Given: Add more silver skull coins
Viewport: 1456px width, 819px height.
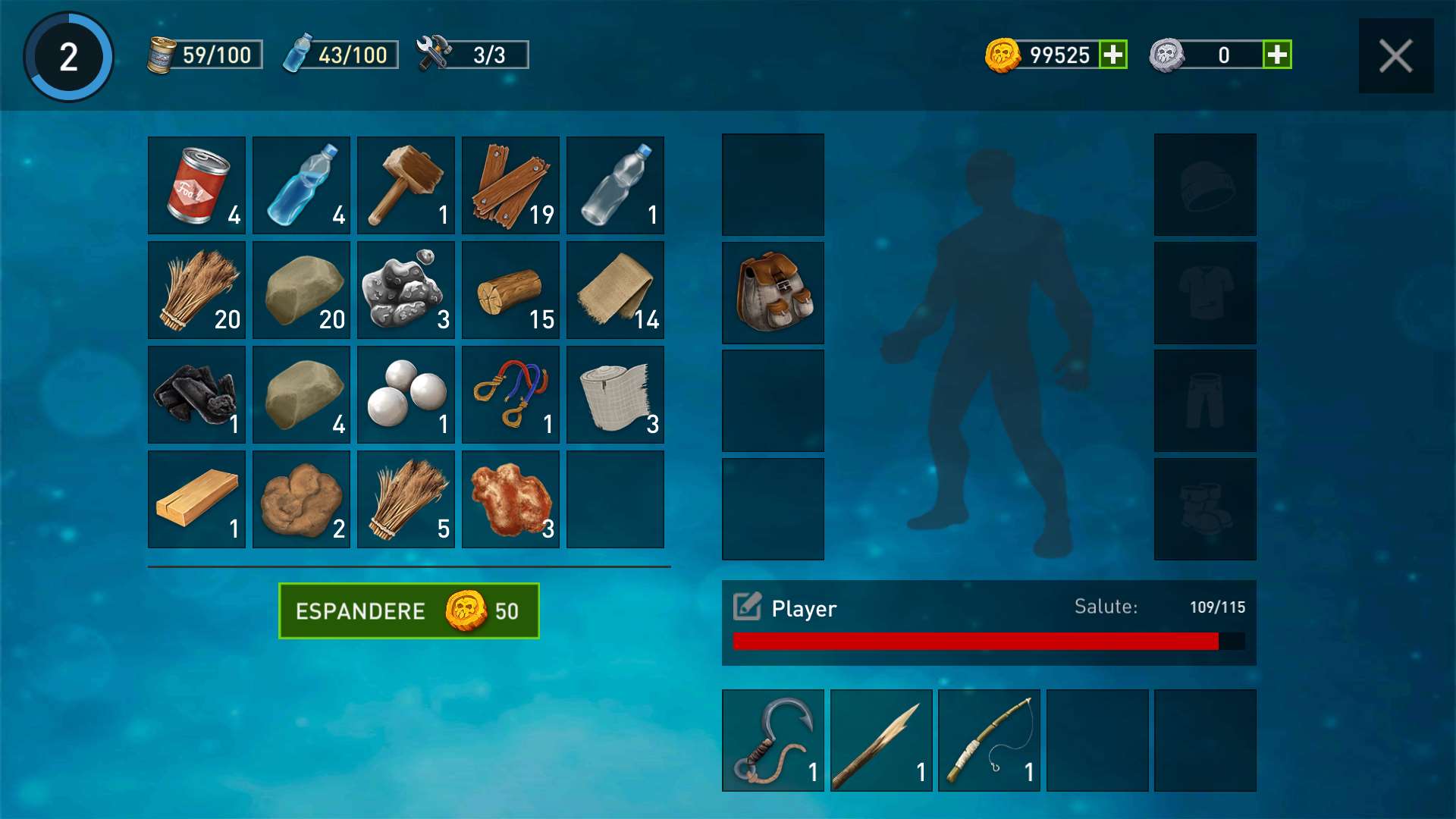Looking at the screenshot, I should pyautogui.click(x=1277, y=55).
